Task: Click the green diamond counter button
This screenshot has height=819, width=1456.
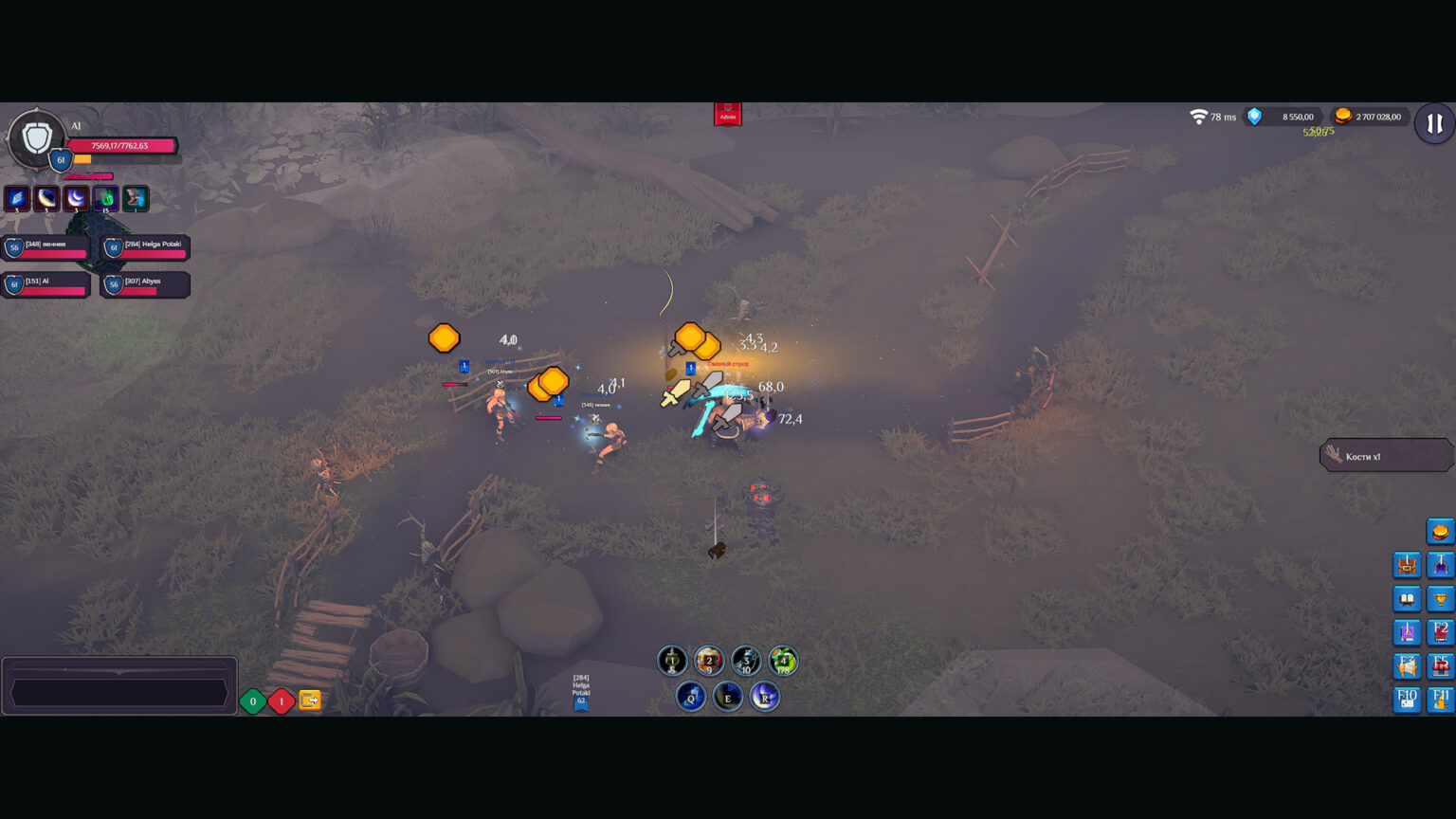Action: [x=253, y=701]
